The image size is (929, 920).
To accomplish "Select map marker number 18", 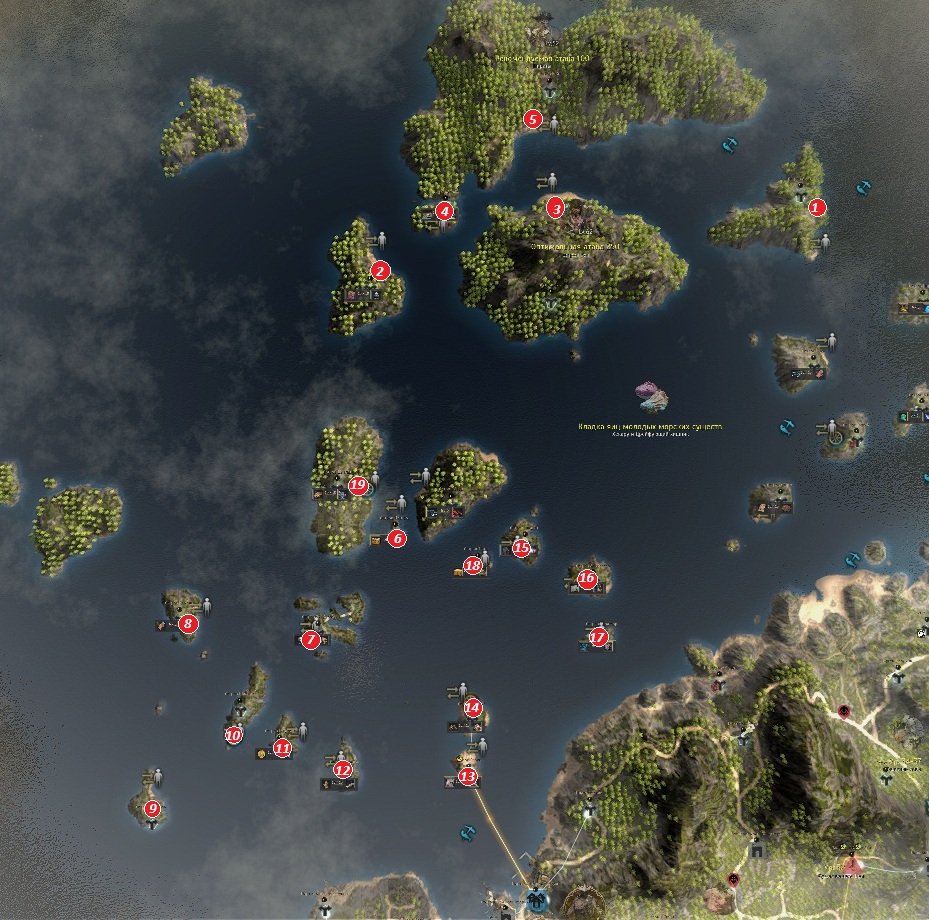I will click(473, 565).
